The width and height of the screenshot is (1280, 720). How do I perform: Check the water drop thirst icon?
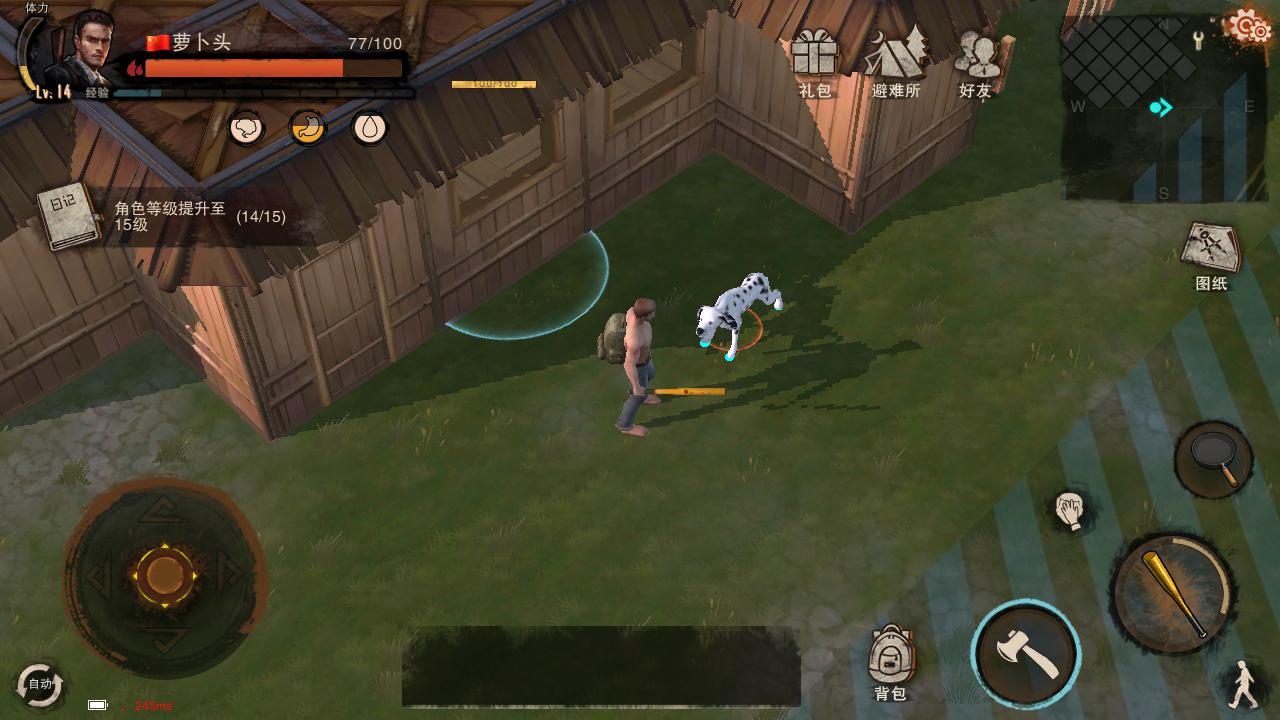coord(370,128)
